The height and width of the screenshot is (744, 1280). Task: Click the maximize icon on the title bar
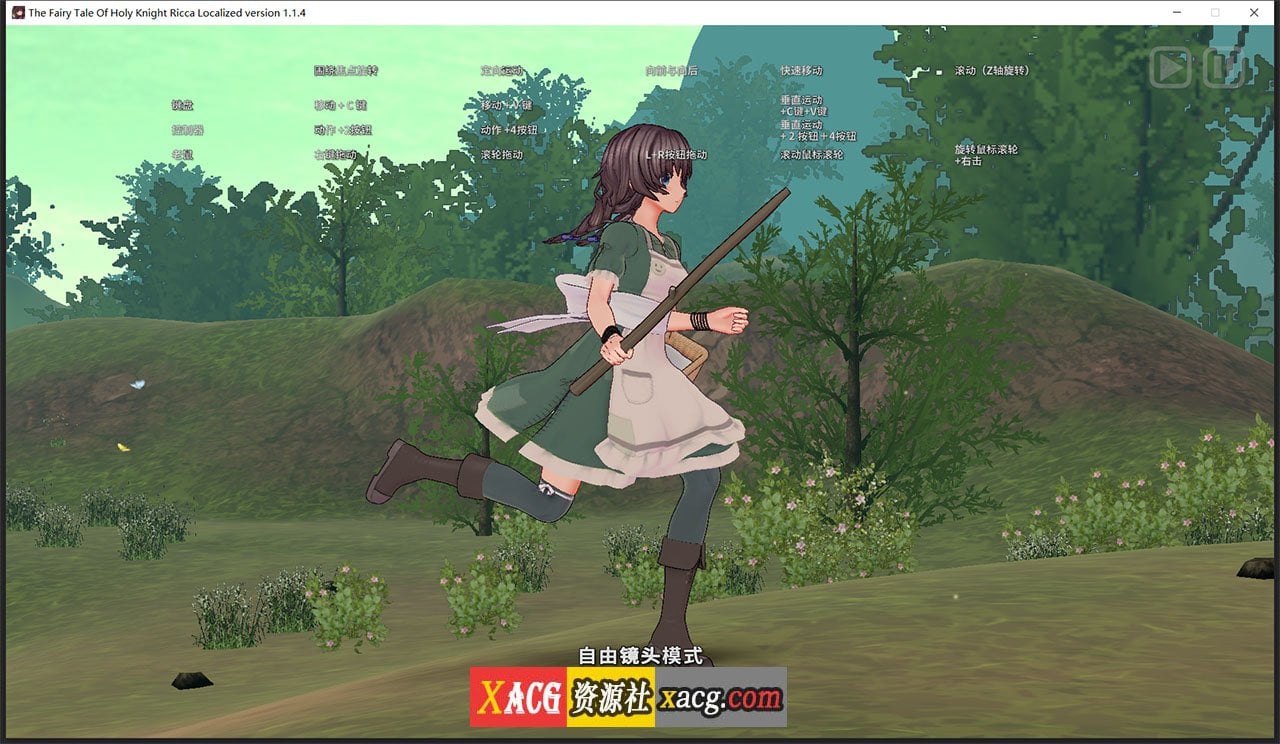coord(1215,13)
